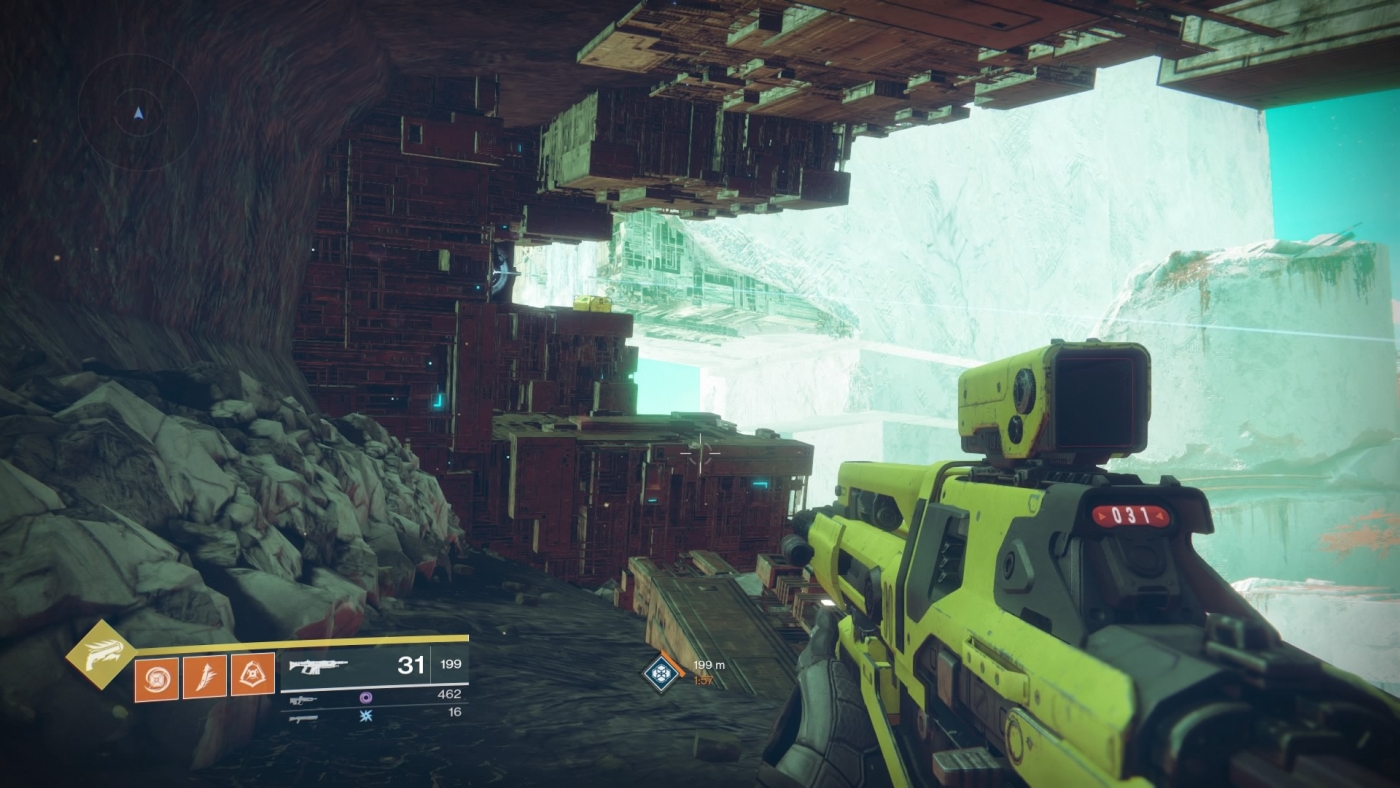Click the blue heavy ammo icon
1400x788 pixels.
tap(366, 717)
